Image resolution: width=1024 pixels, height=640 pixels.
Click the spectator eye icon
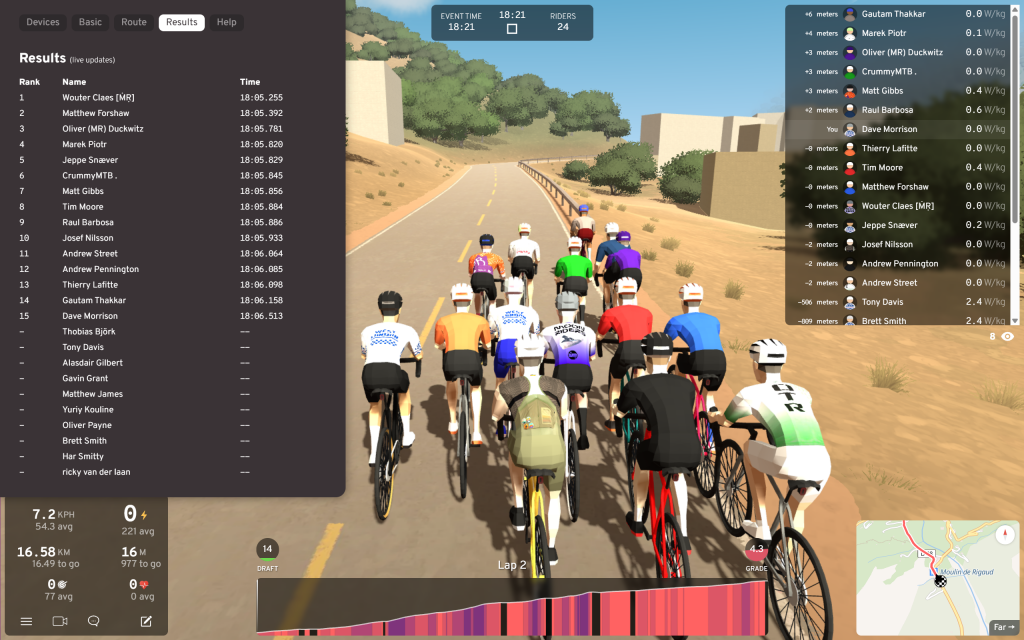click(1007, 337)
